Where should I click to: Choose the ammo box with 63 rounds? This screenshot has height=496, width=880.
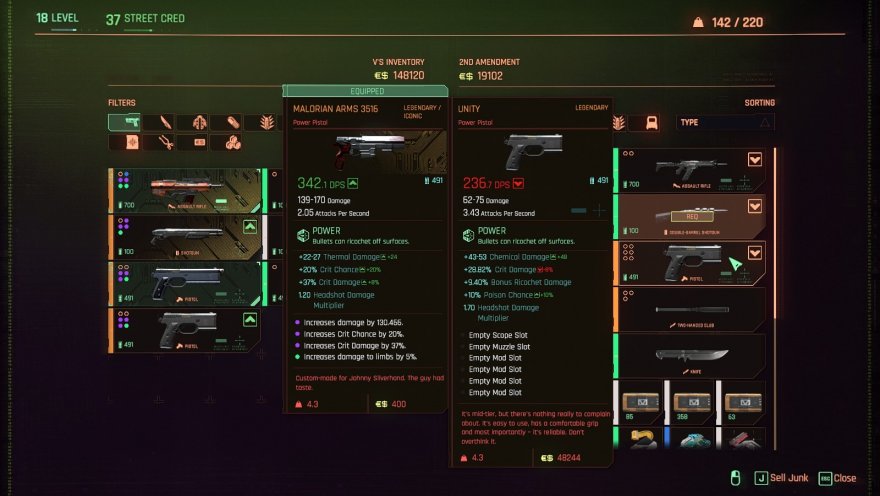point(740,402)
